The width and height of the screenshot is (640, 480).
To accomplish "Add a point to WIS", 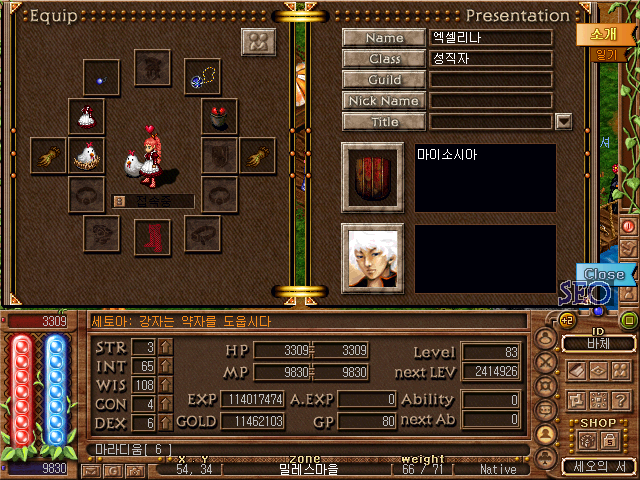I will coord(165,385).
